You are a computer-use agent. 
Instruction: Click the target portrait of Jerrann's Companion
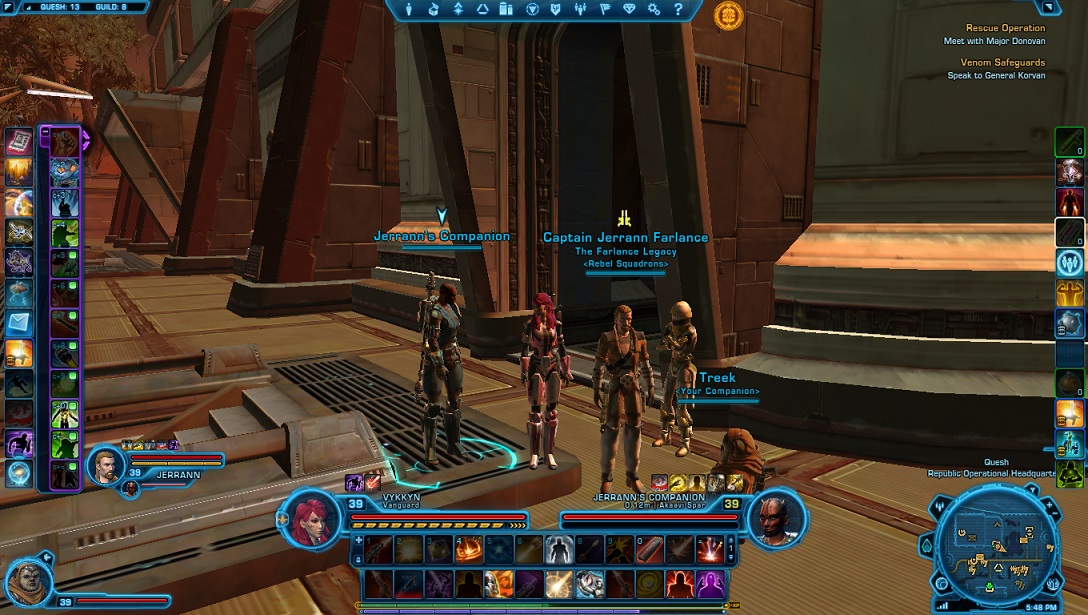pyautogui.click(x=773, y=517)
